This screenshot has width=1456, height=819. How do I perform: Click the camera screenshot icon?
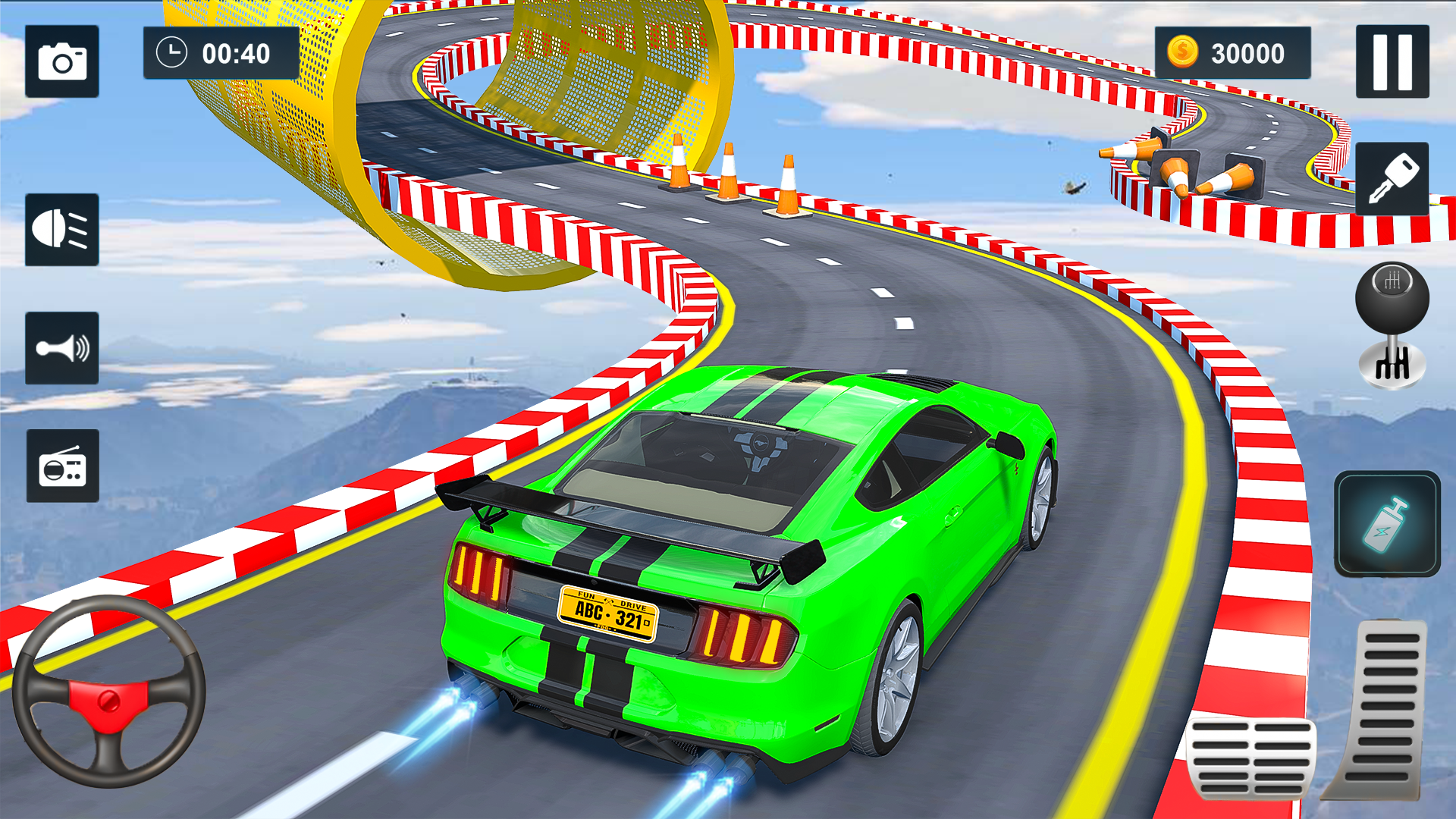pyautogui.click(x=64, y=62)
